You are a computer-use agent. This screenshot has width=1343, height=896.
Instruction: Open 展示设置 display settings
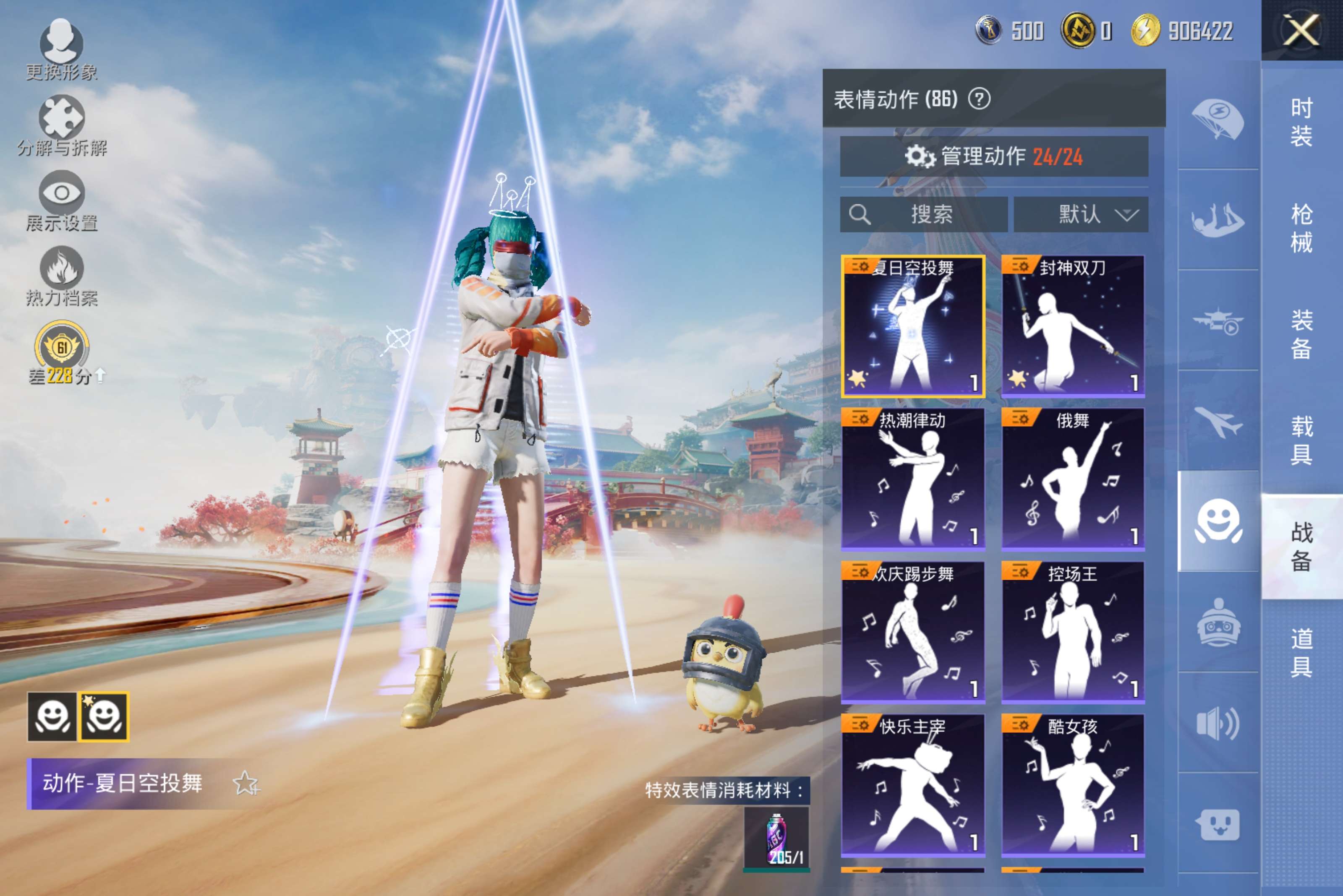(61, 200)
